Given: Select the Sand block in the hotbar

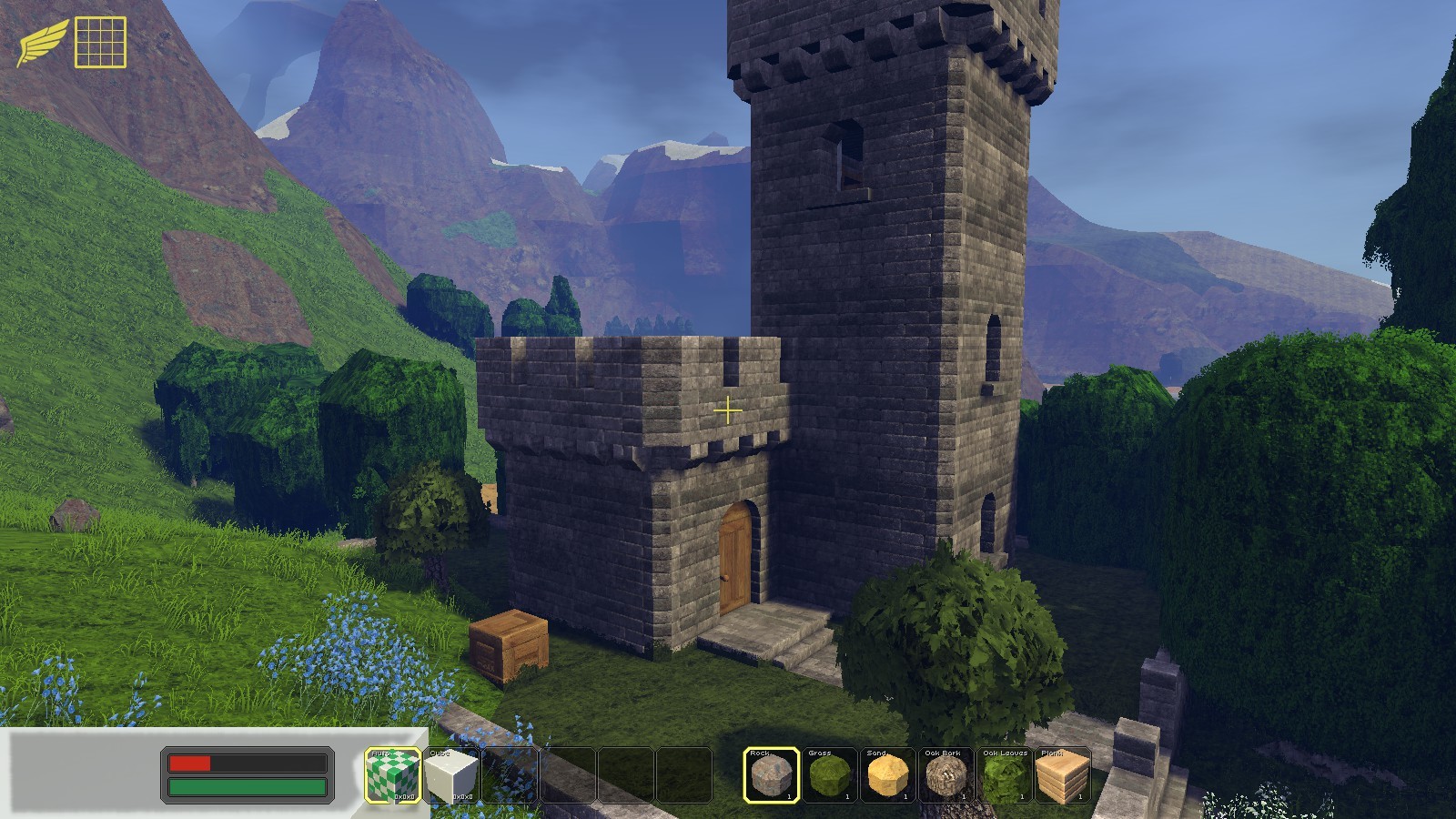Looking at the screenshot, I should (x=888, y=778).
